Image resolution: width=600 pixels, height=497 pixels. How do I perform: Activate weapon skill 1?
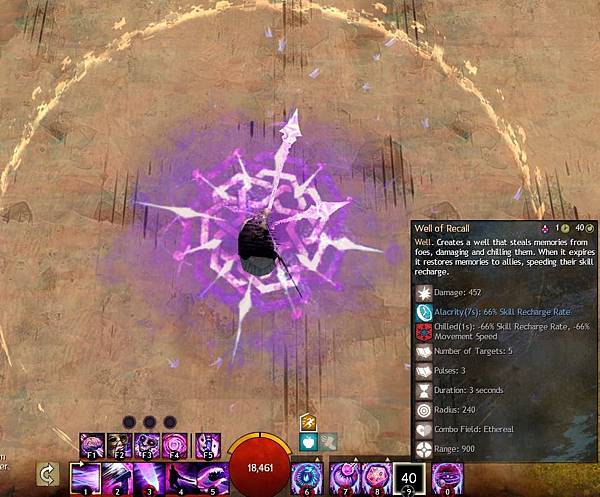84,478
